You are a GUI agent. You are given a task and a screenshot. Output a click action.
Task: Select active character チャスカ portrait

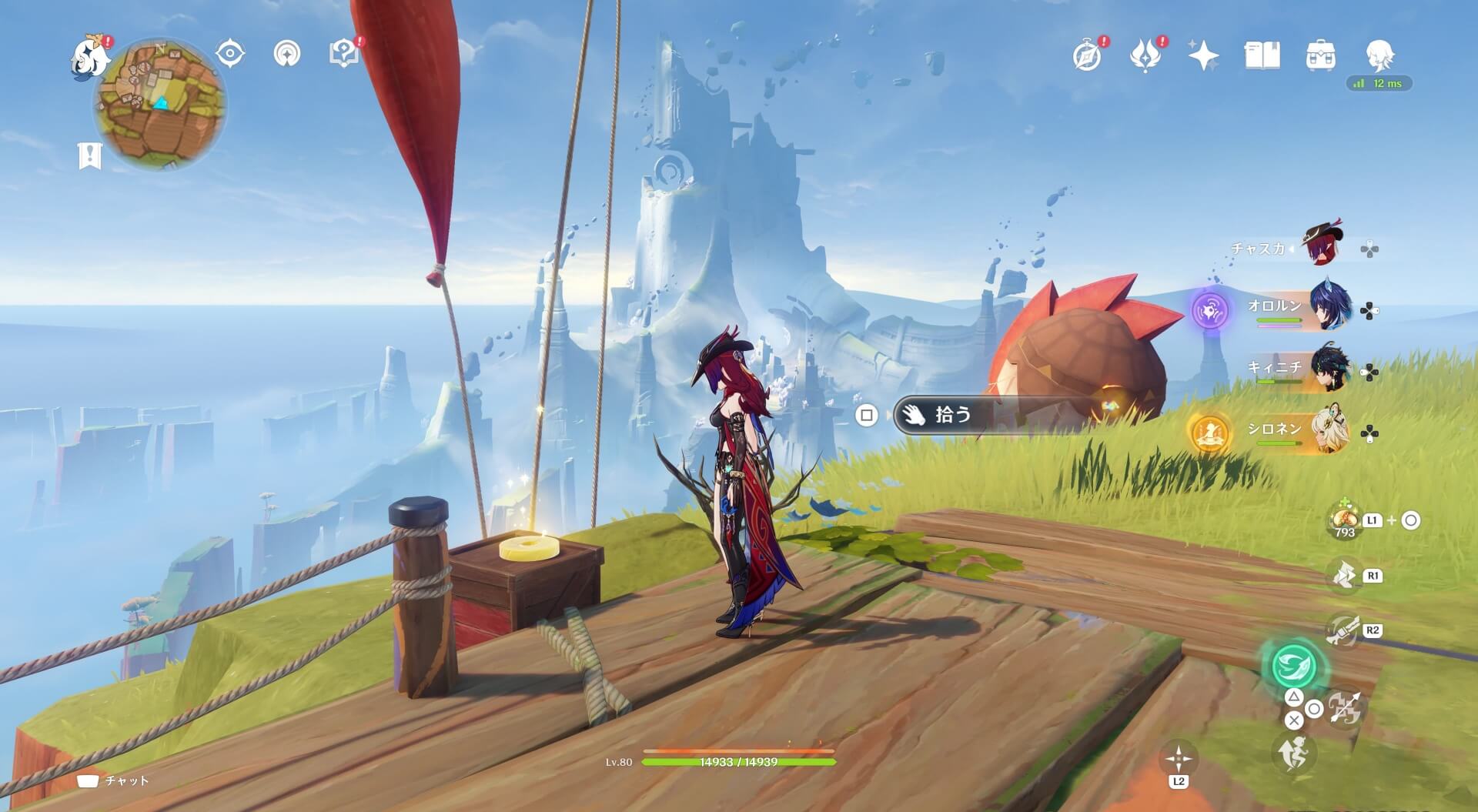pos(1323,245)
